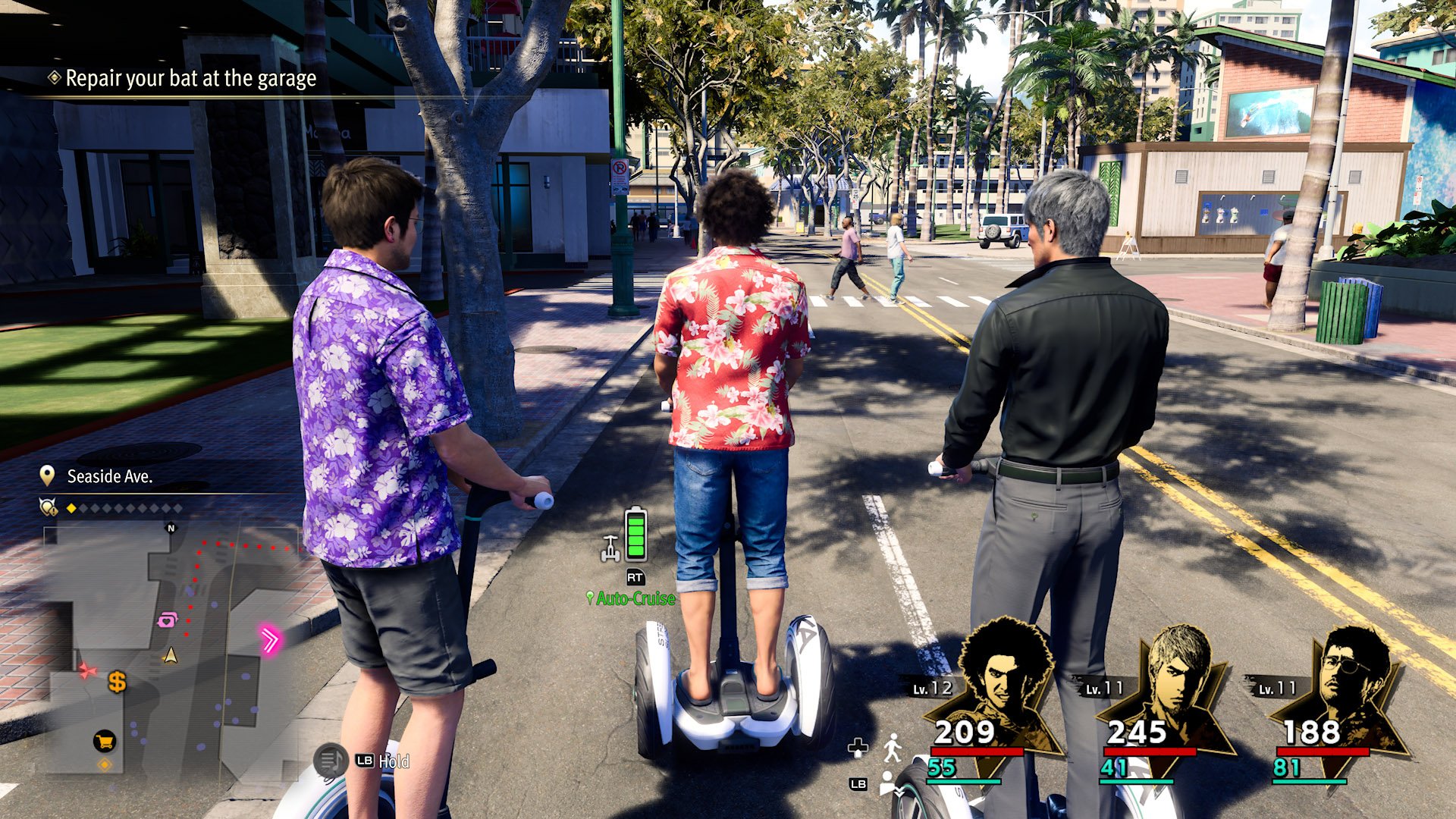Click the cat-eared alert icon above minimap

[x=49, y=507]
